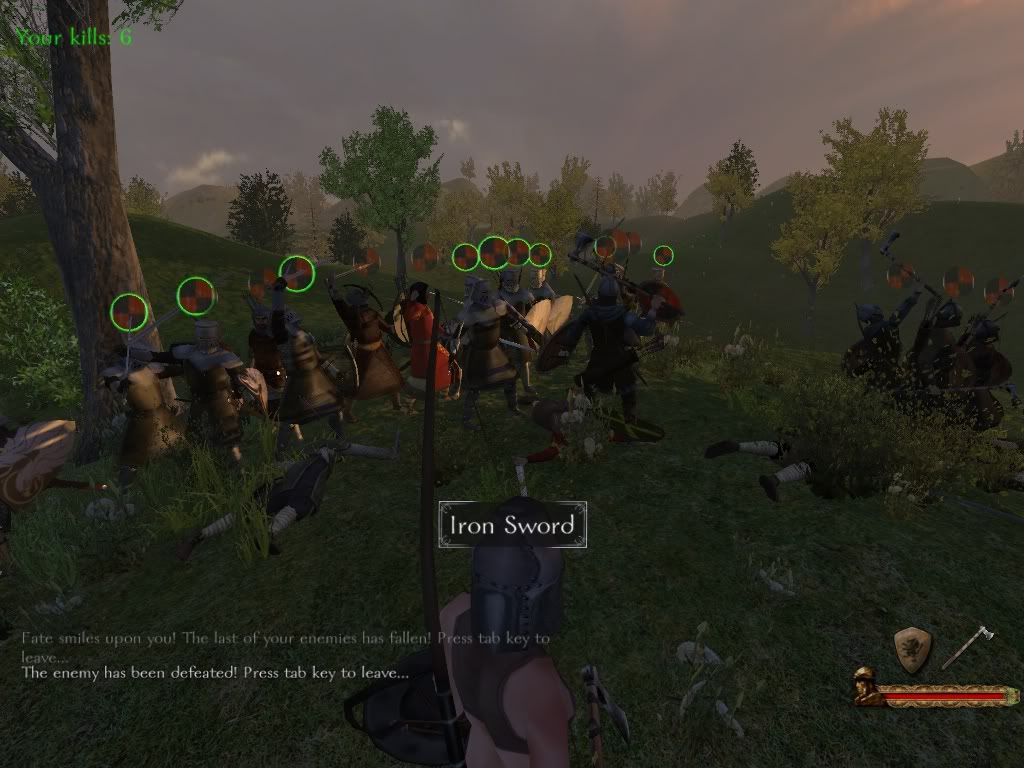The height and width of the screenshot is (768, 1024).
Task: Pick the Iron Sword item label
Action: pos(512,525)
